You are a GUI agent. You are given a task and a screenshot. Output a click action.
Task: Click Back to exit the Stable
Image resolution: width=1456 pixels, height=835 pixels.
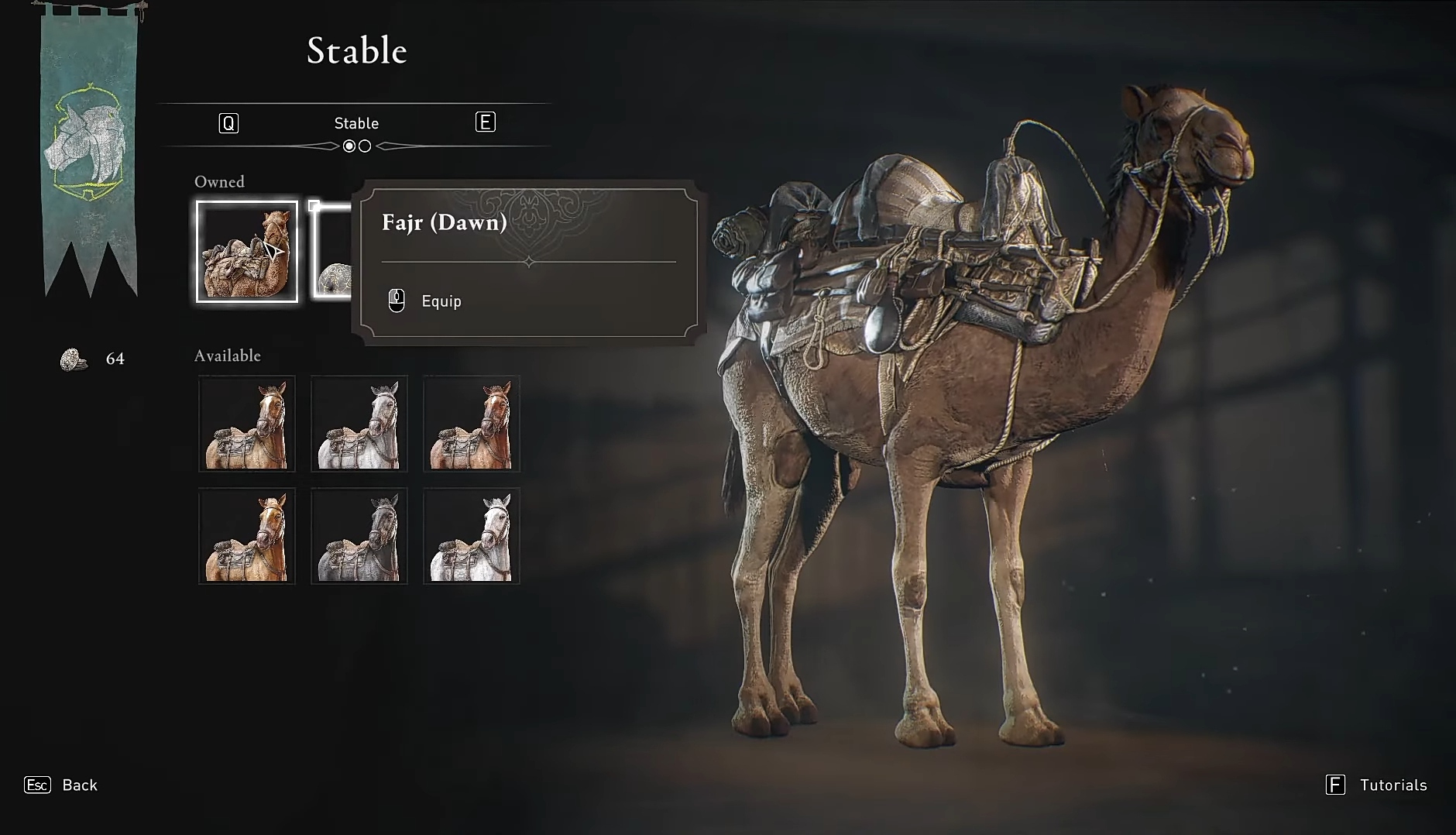79,785
